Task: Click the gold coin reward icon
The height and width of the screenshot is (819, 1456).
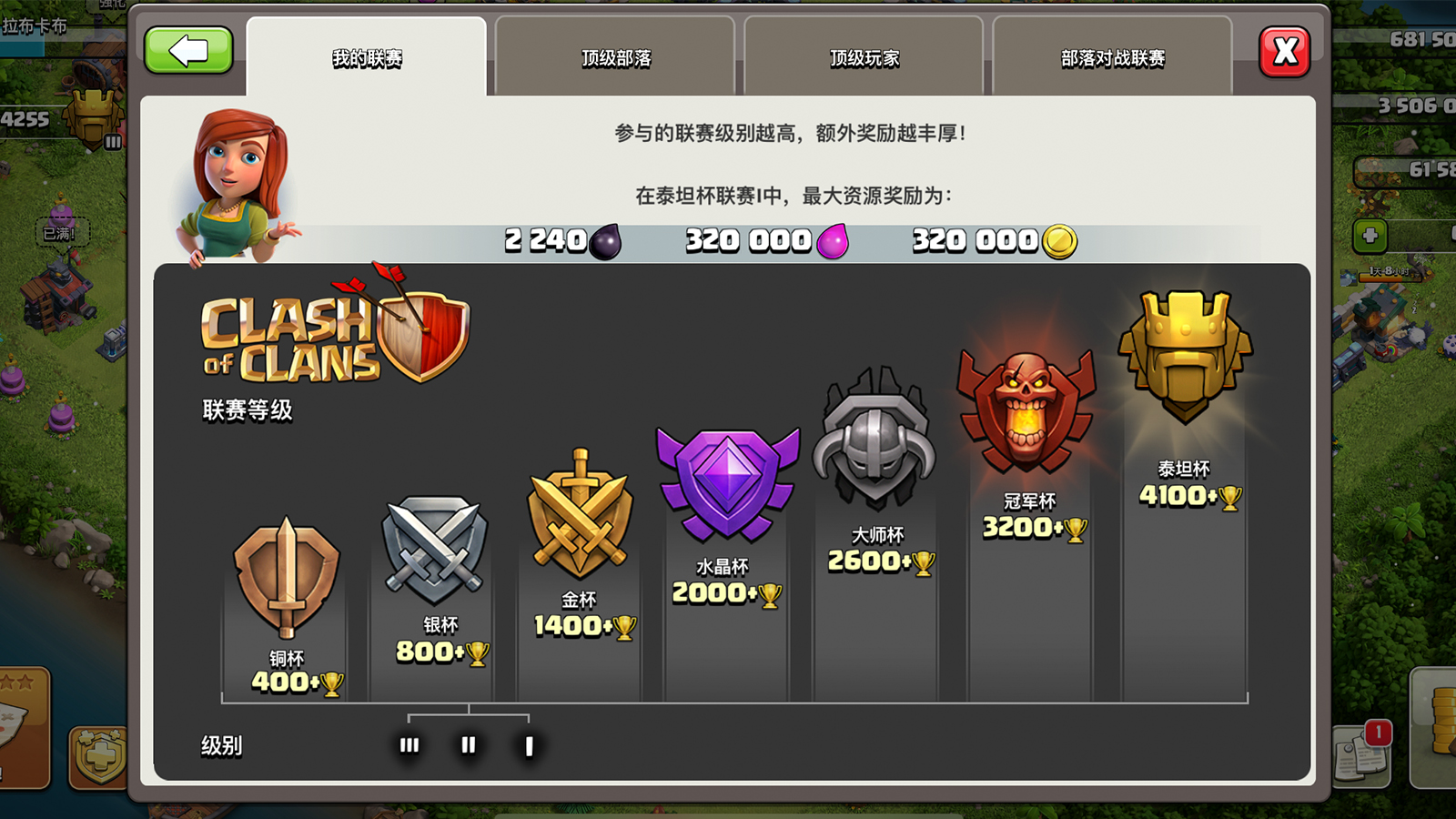Action: pos(1060,240)
